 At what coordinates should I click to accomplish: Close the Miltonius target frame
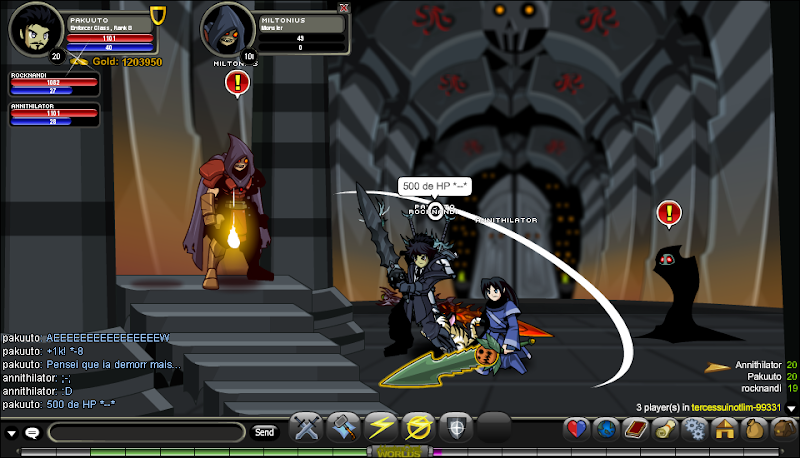344,7
